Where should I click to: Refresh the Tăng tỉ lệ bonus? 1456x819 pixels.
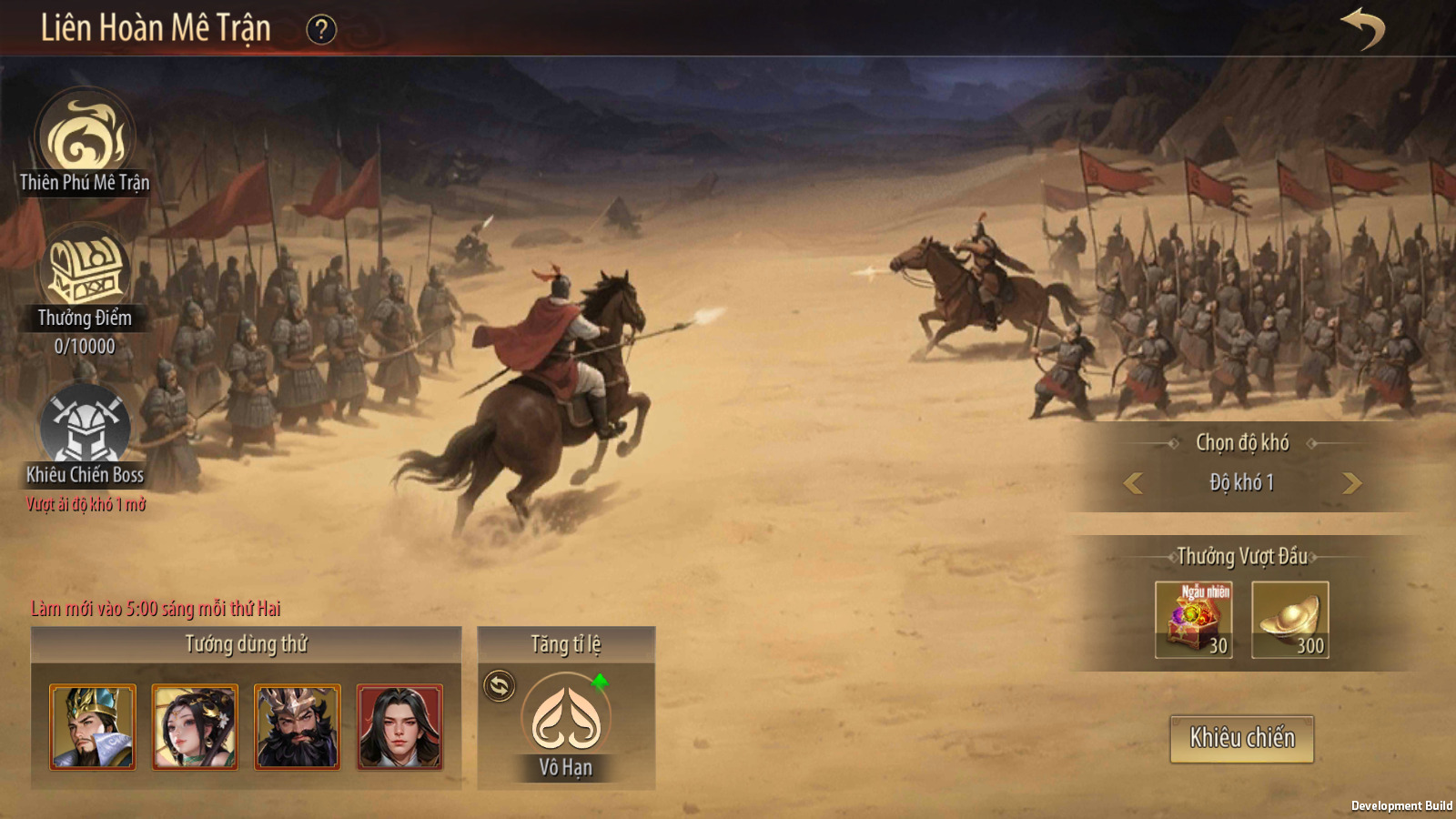500,685
